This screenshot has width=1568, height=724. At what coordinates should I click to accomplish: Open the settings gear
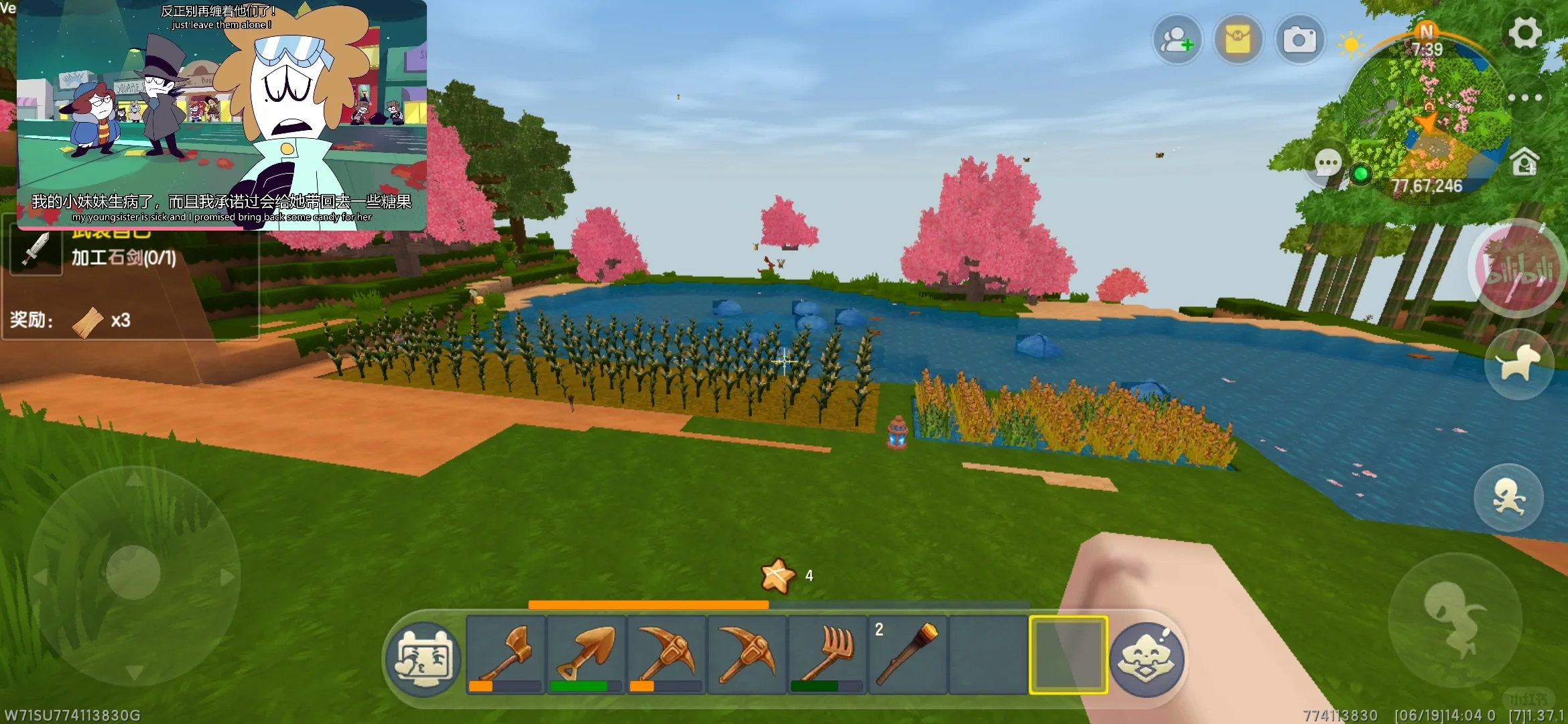1524,32
